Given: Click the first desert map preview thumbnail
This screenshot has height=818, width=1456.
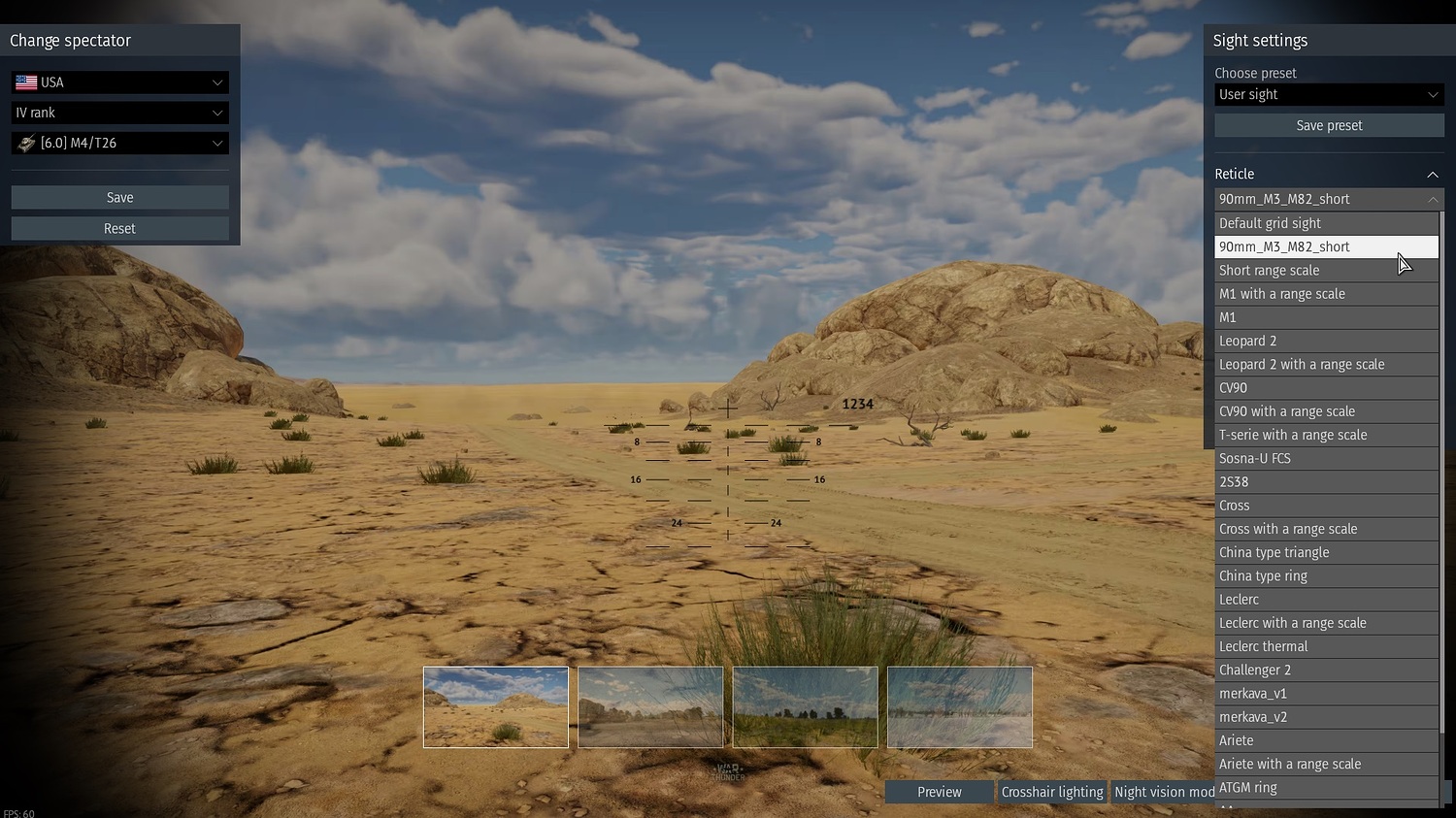Looking at the screenshot, I should (x=495, y=707).
